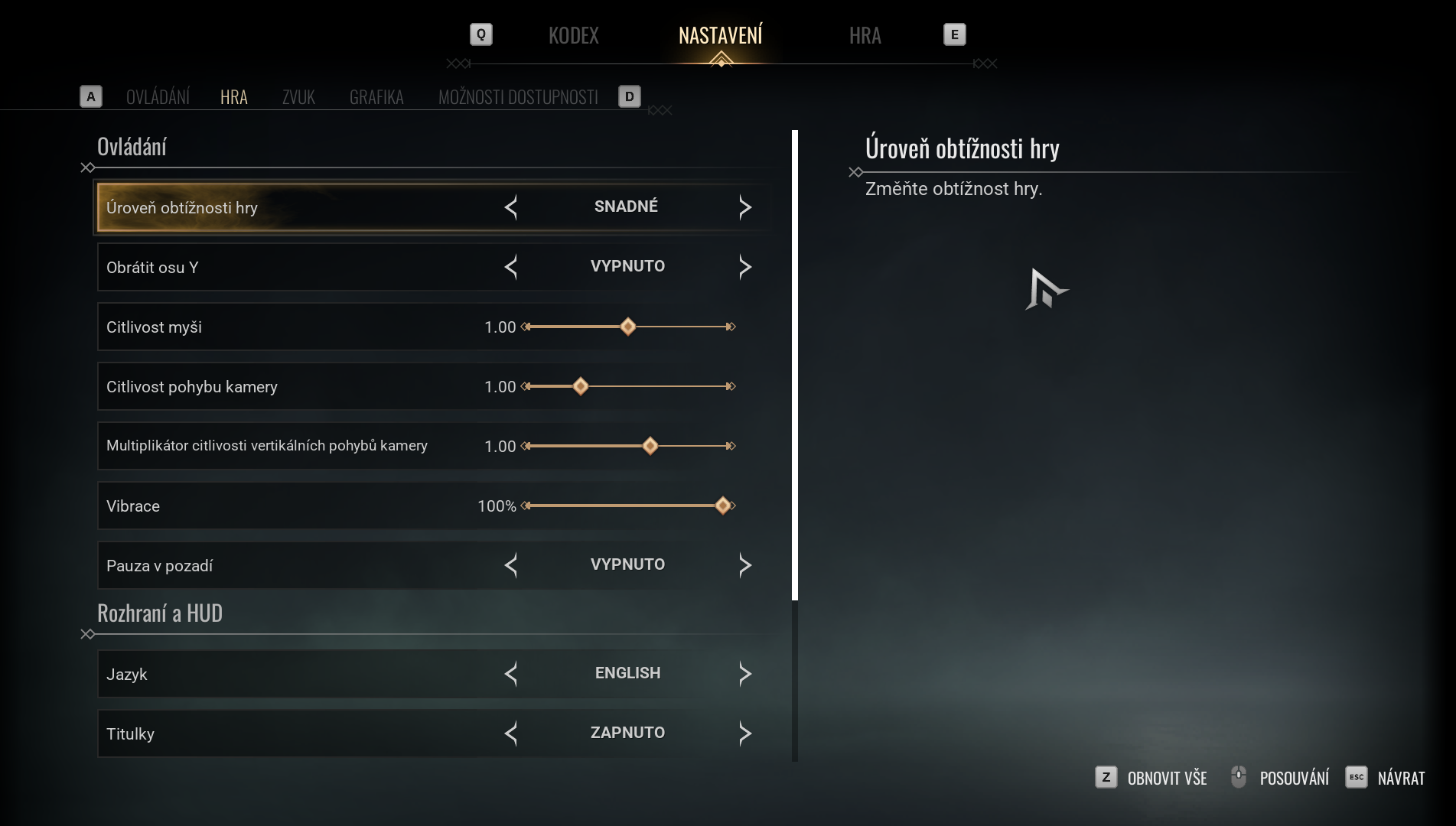Toggle Titulky with the left arrow
Screen dimensions: 1456x826
tap(511, 733)
